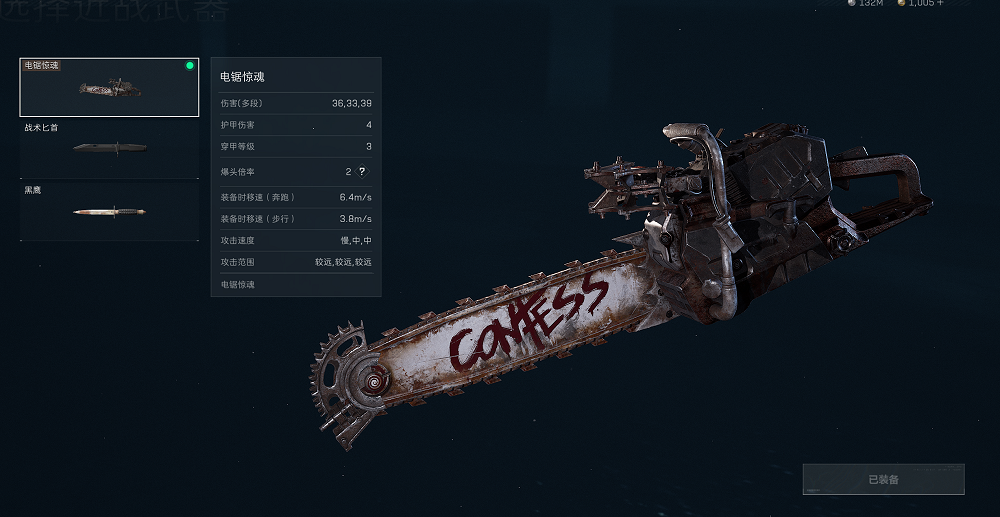
Task: Open the 爆头倍率 question mark help icon
Action: tap(363, 171)
